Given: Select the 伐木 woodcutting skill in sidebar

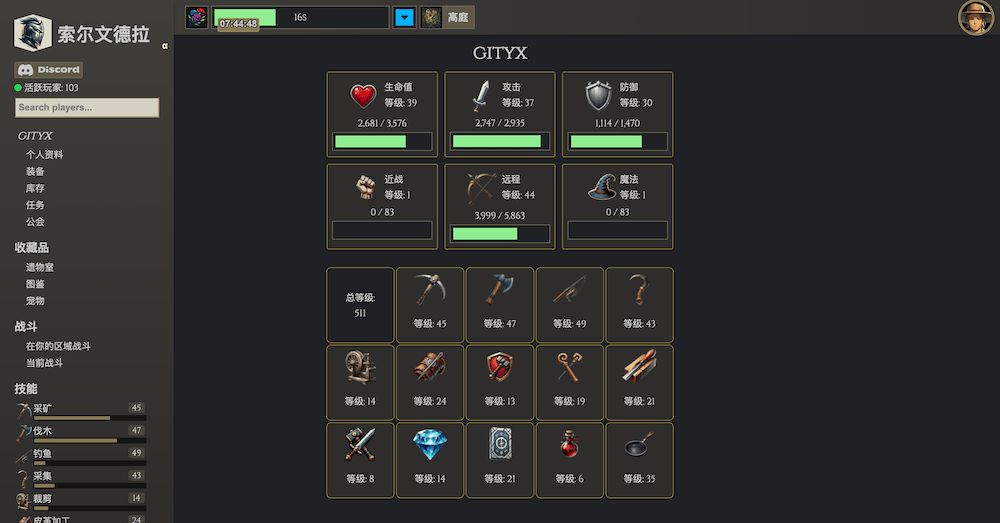Looking at the screenshot, I should click(x=42, y=431).
